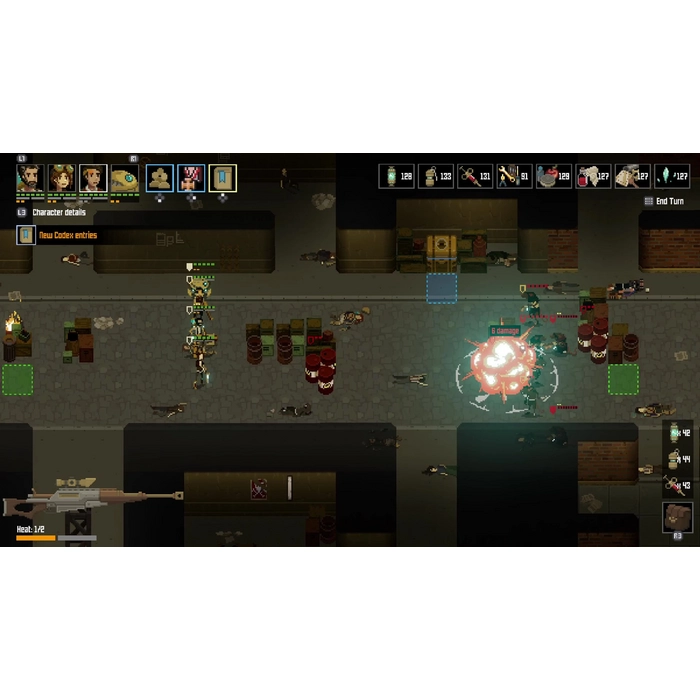End the current turn
The image size is (700, 700).
(664, 201)
